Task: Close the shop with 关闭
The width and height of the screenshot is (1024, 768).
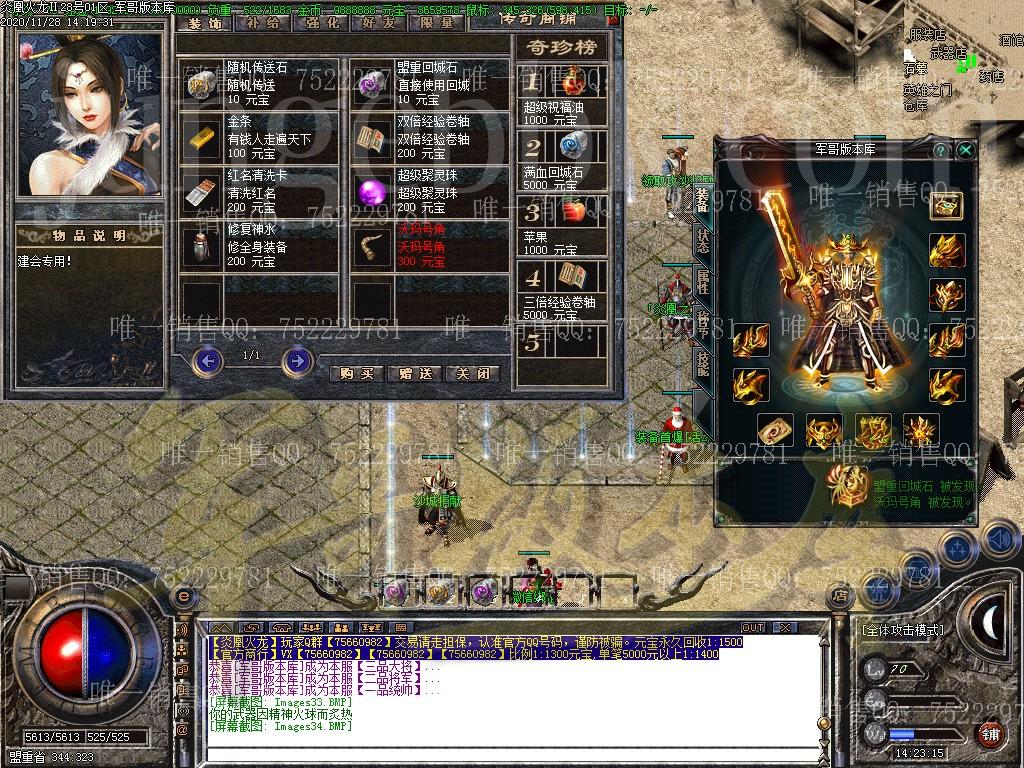Action: [472, 373]
